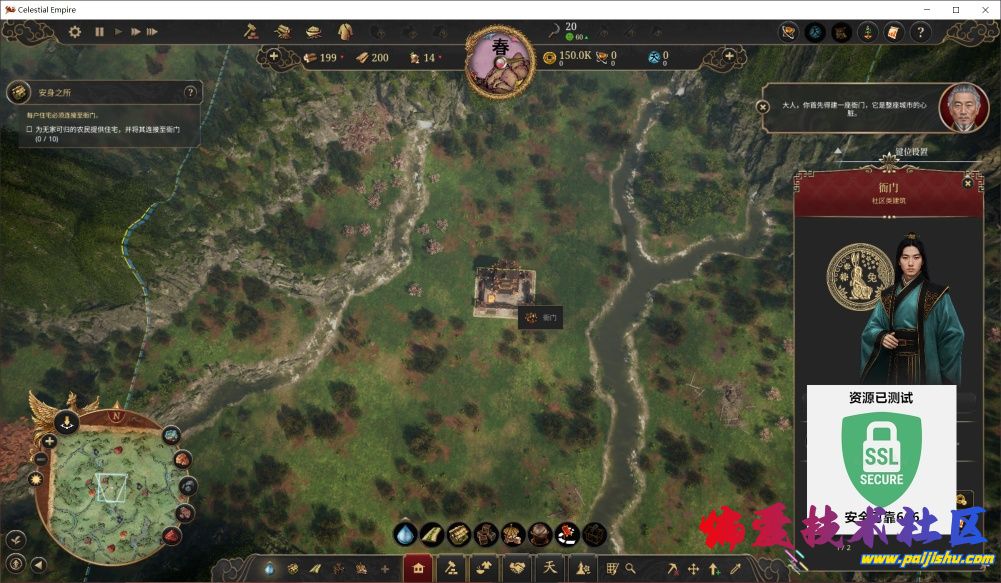
Task: Select the road build icon
Action: click(432, 534)
